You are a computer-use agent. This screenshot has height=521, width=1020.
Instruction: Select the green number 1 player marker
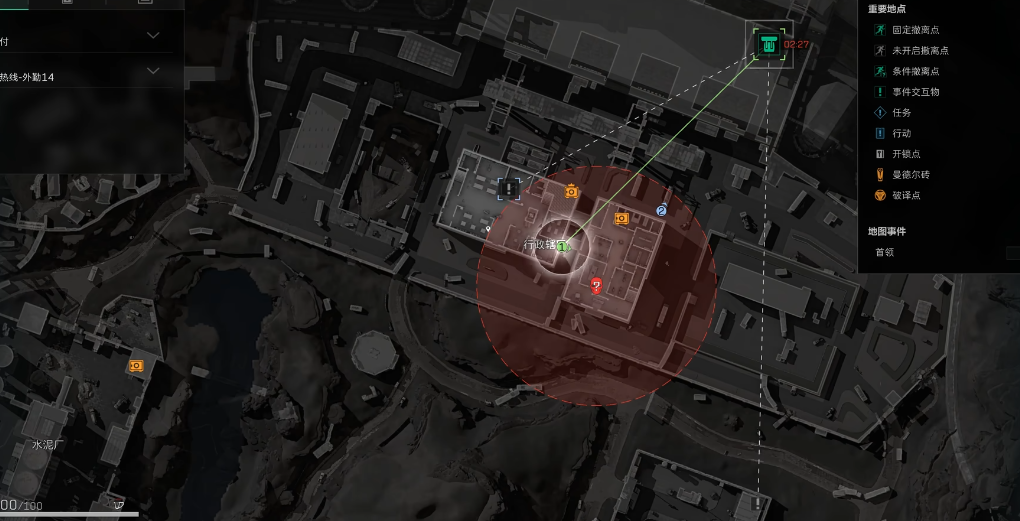562,246
